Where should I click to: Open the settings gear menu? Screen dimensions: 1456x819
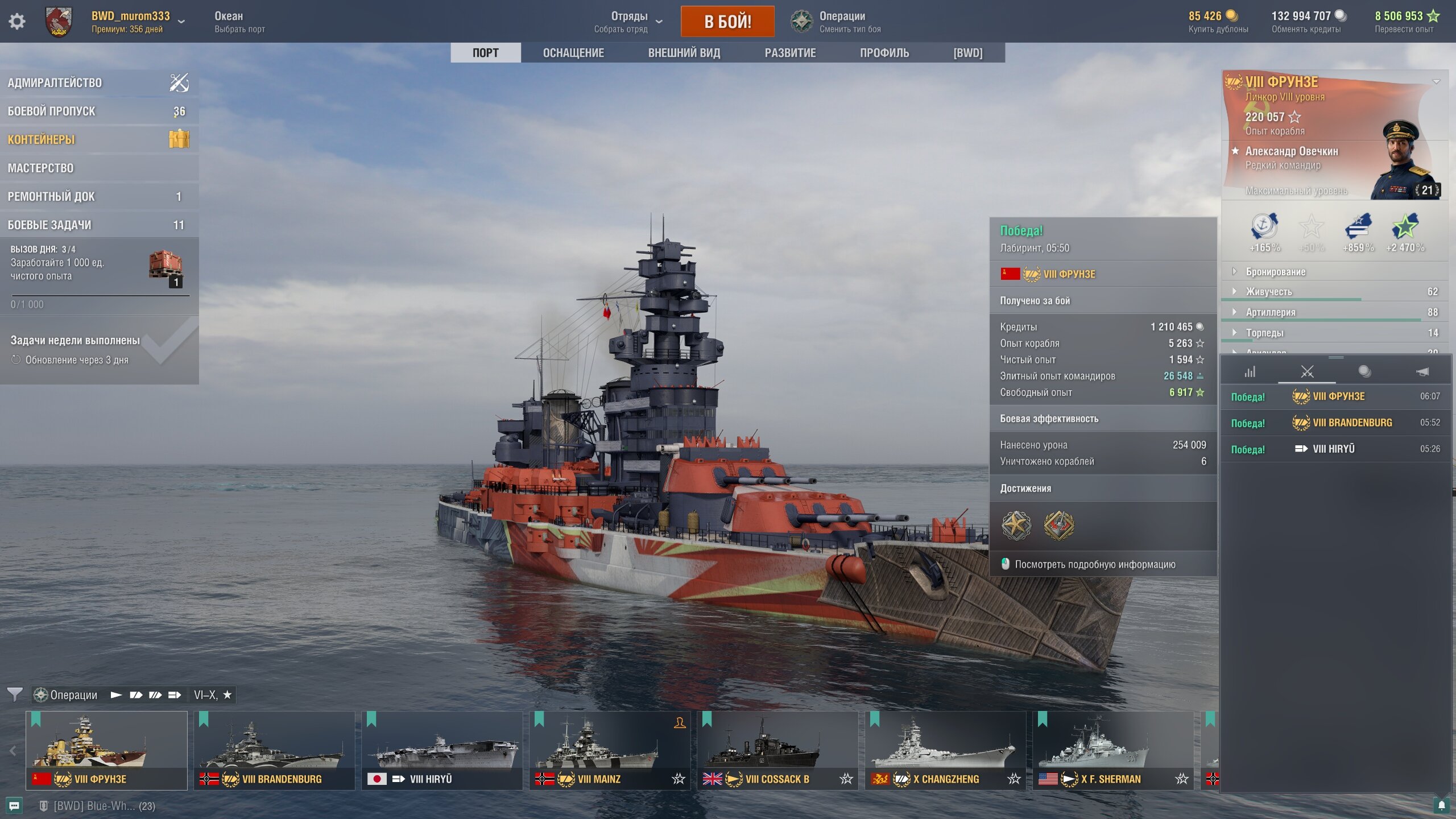(17, 22)
